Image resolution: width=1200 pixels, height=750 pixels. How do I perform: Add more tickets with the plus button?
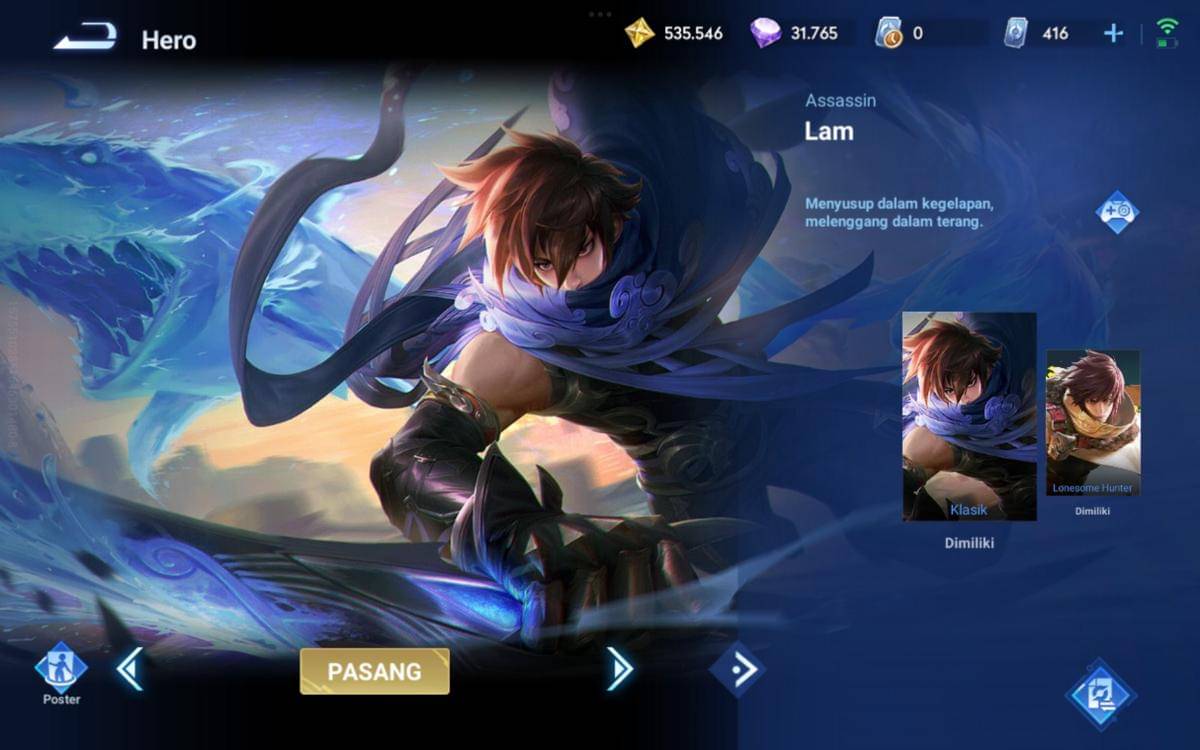(1113, 33)
